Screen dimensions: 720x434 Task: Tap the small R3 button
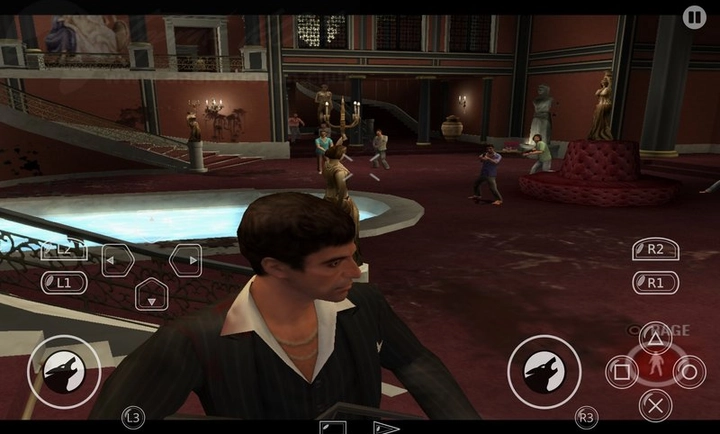click(587, 416)
